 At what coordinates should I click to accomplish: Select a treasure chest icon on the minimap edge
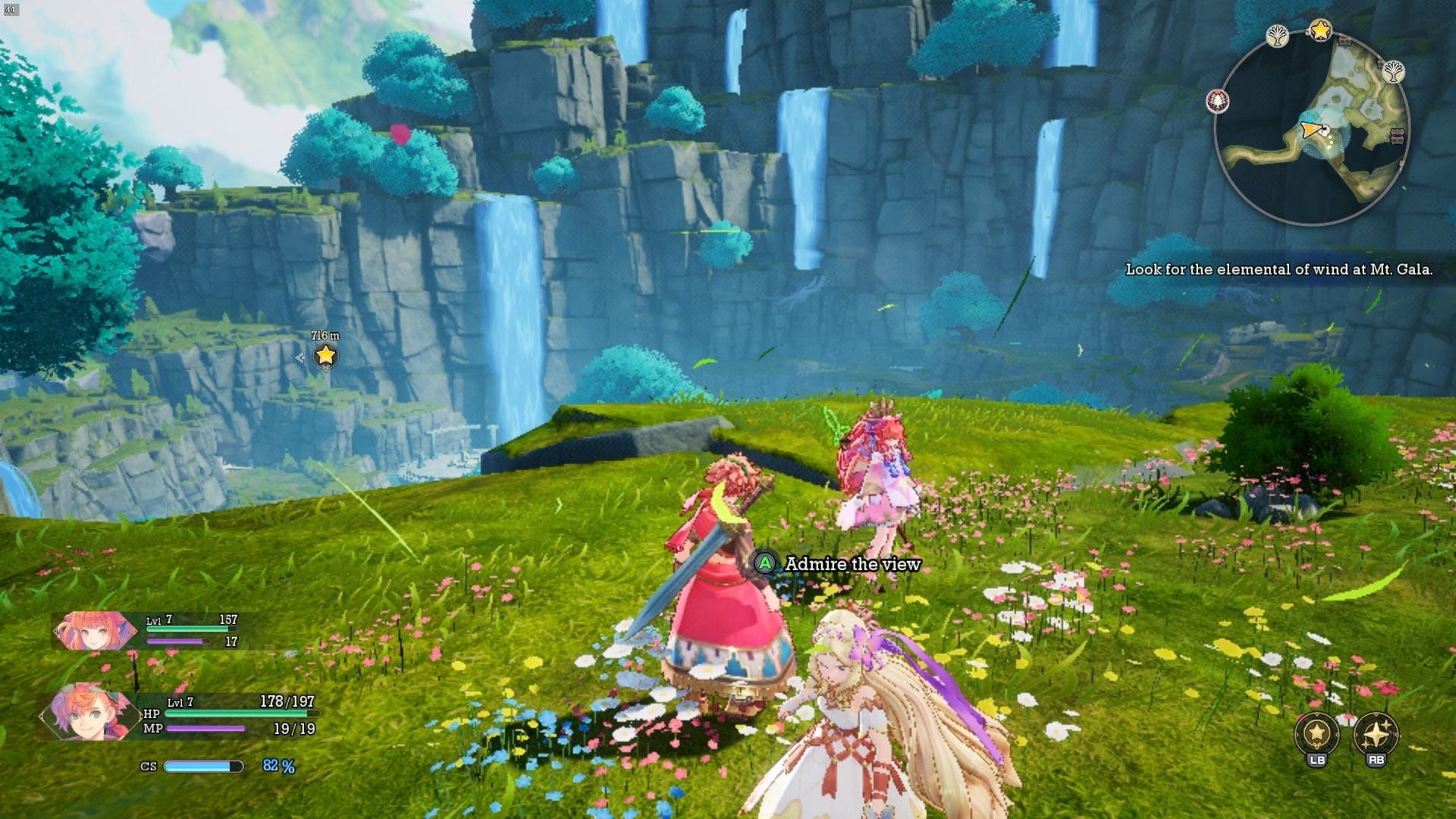tap(1398, 136)
